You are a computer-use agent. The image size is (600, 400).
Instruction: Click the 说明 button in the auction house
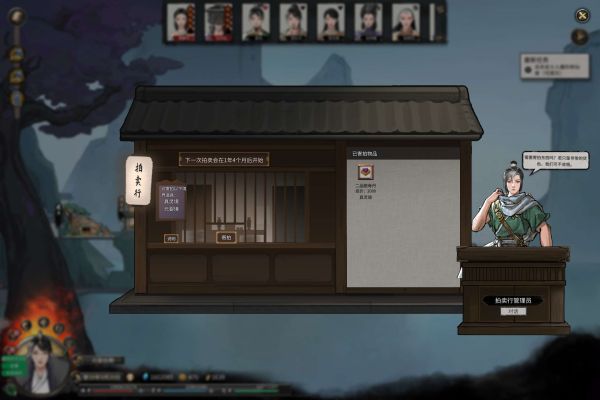[x=171, y=238]
